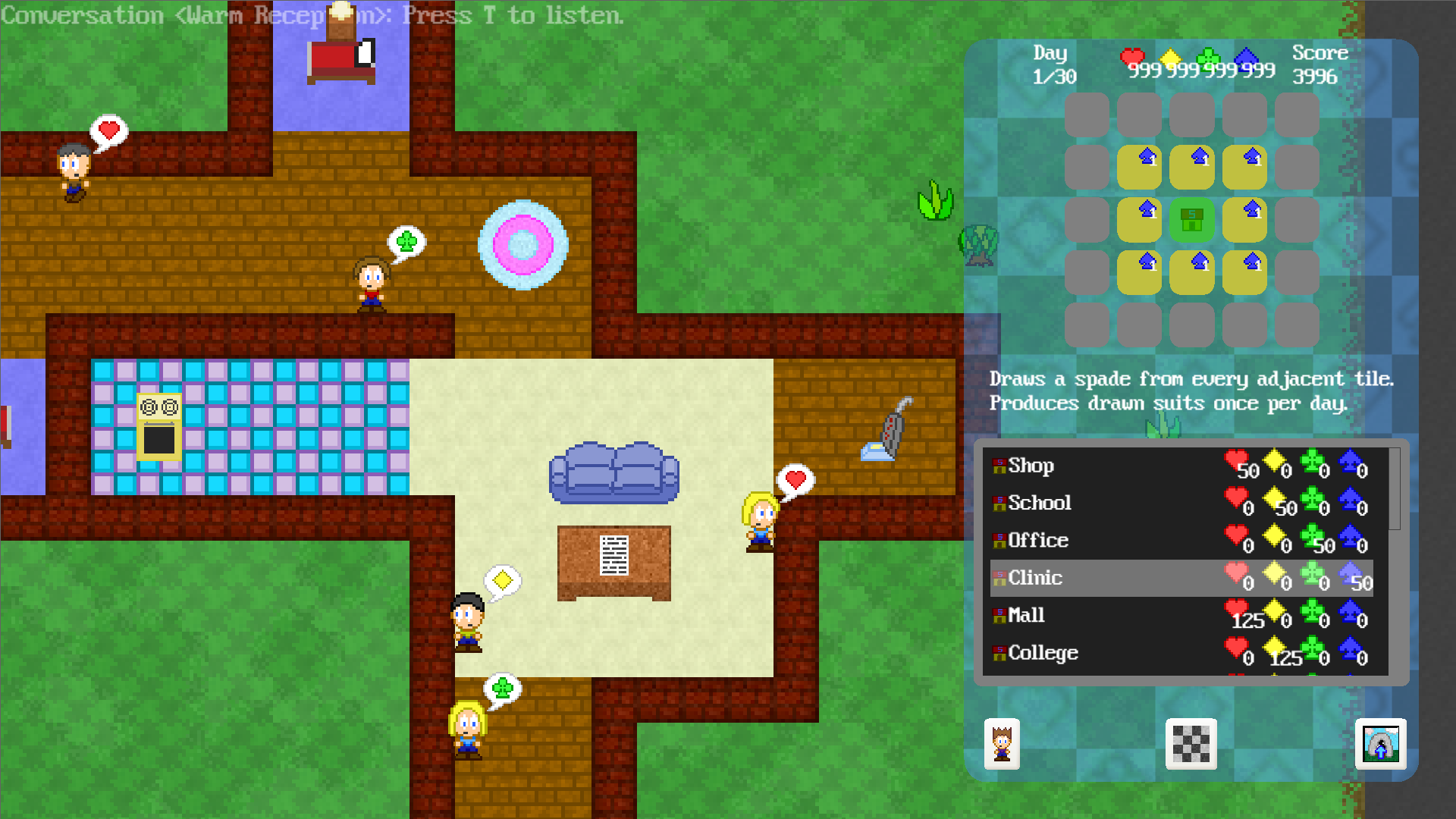This screenshot has height=819, width=1456.
Task: Click the heart speech bubble above the blonde villager
Action: [x=794, y=479]
